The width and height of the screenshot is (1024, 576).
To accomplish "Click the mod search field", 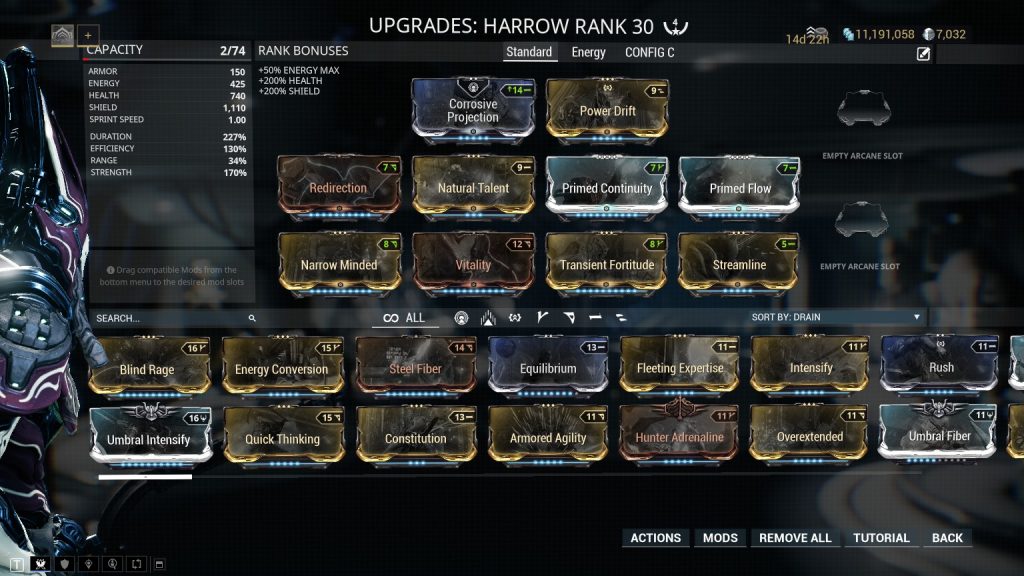I will (x=170, y=318).
